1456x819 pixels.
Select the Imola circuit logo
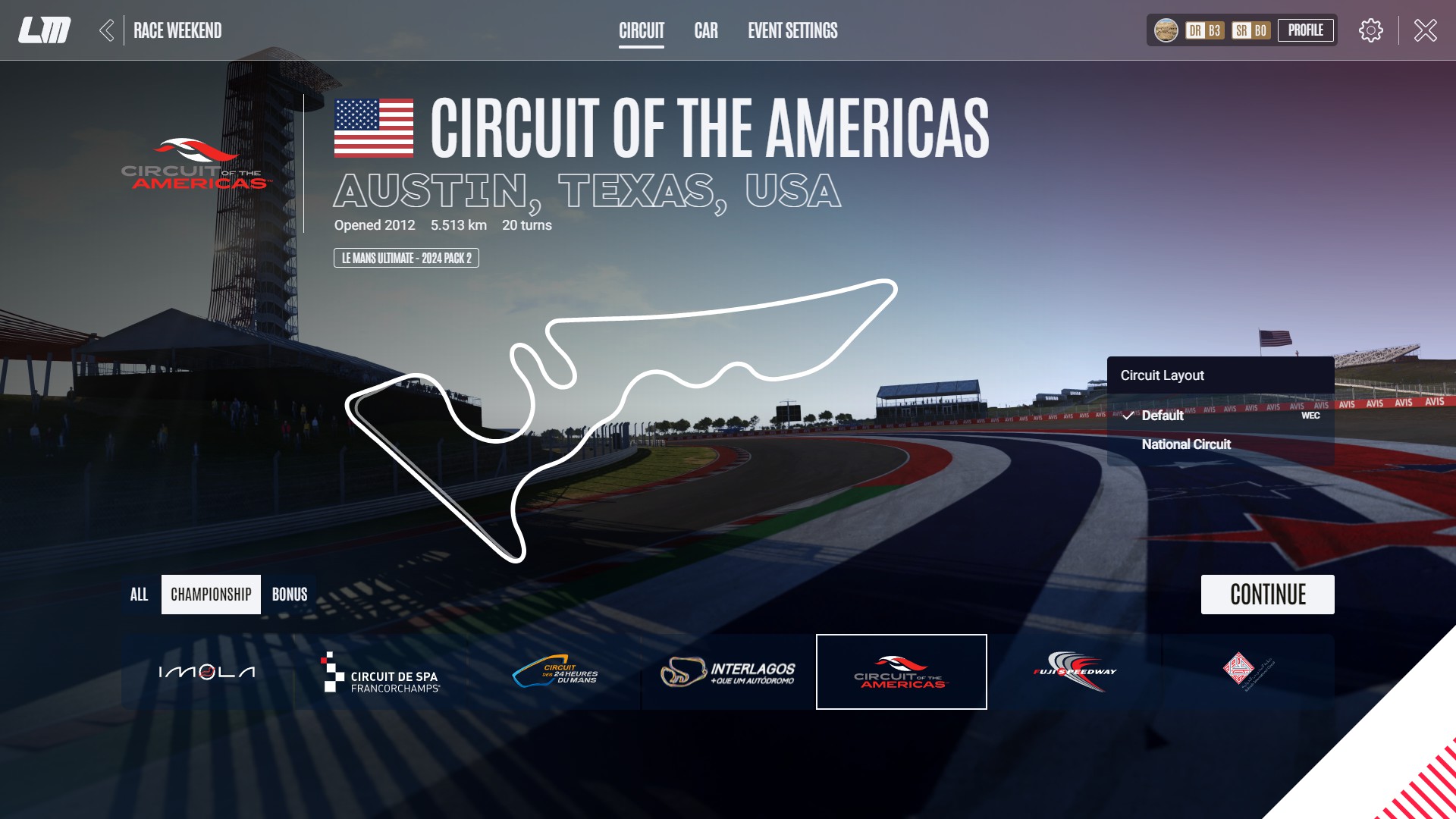pyautogui.click(x=205, y=672)
